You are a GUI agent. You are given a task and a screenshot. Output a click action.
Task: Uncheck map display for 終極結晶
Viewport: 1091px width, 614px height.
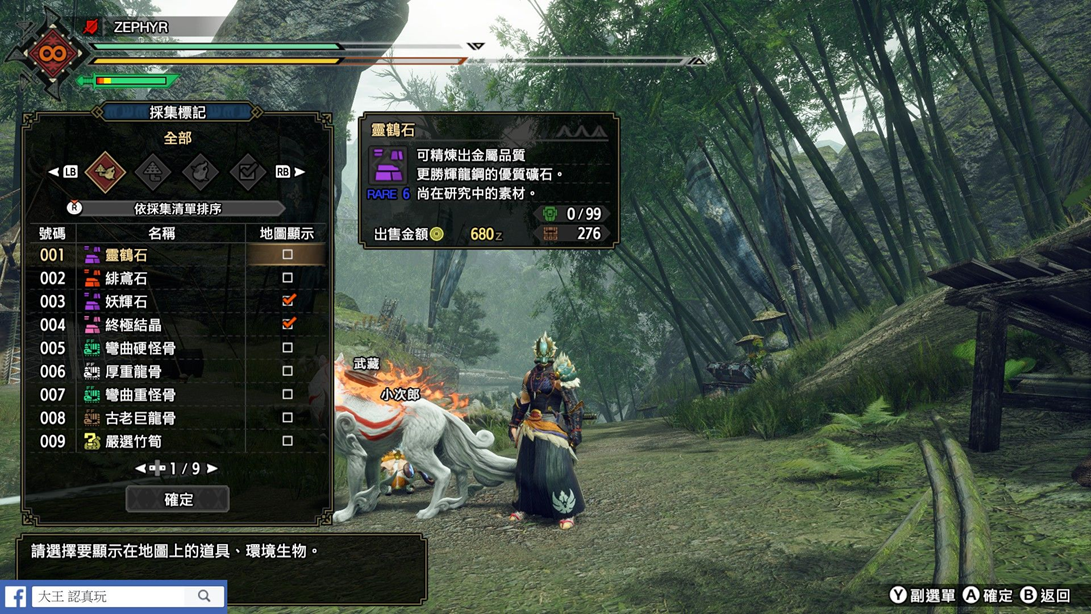click(288, 324)
